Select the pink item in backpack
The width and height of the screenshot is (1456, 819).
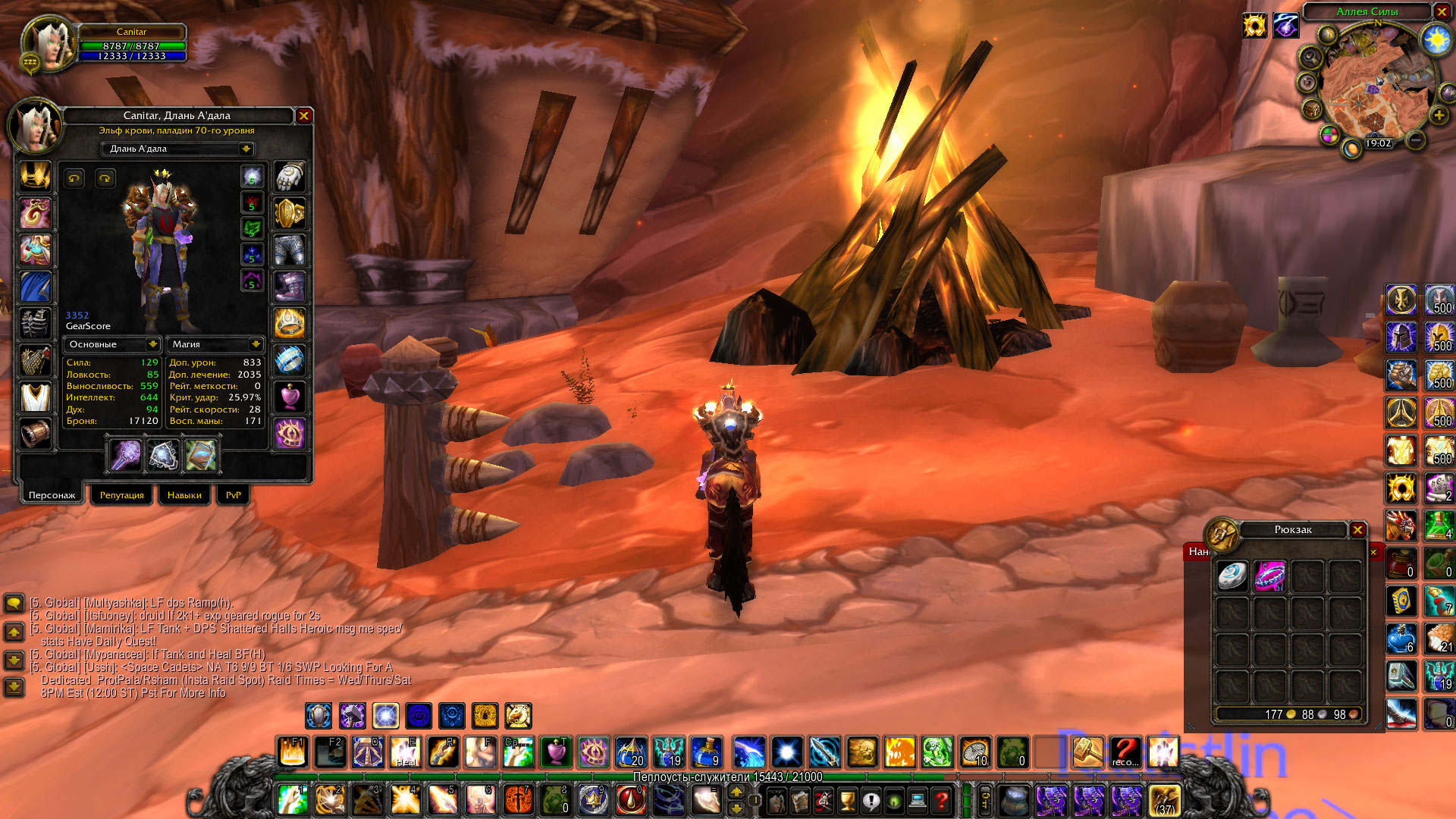point(1269,576)
